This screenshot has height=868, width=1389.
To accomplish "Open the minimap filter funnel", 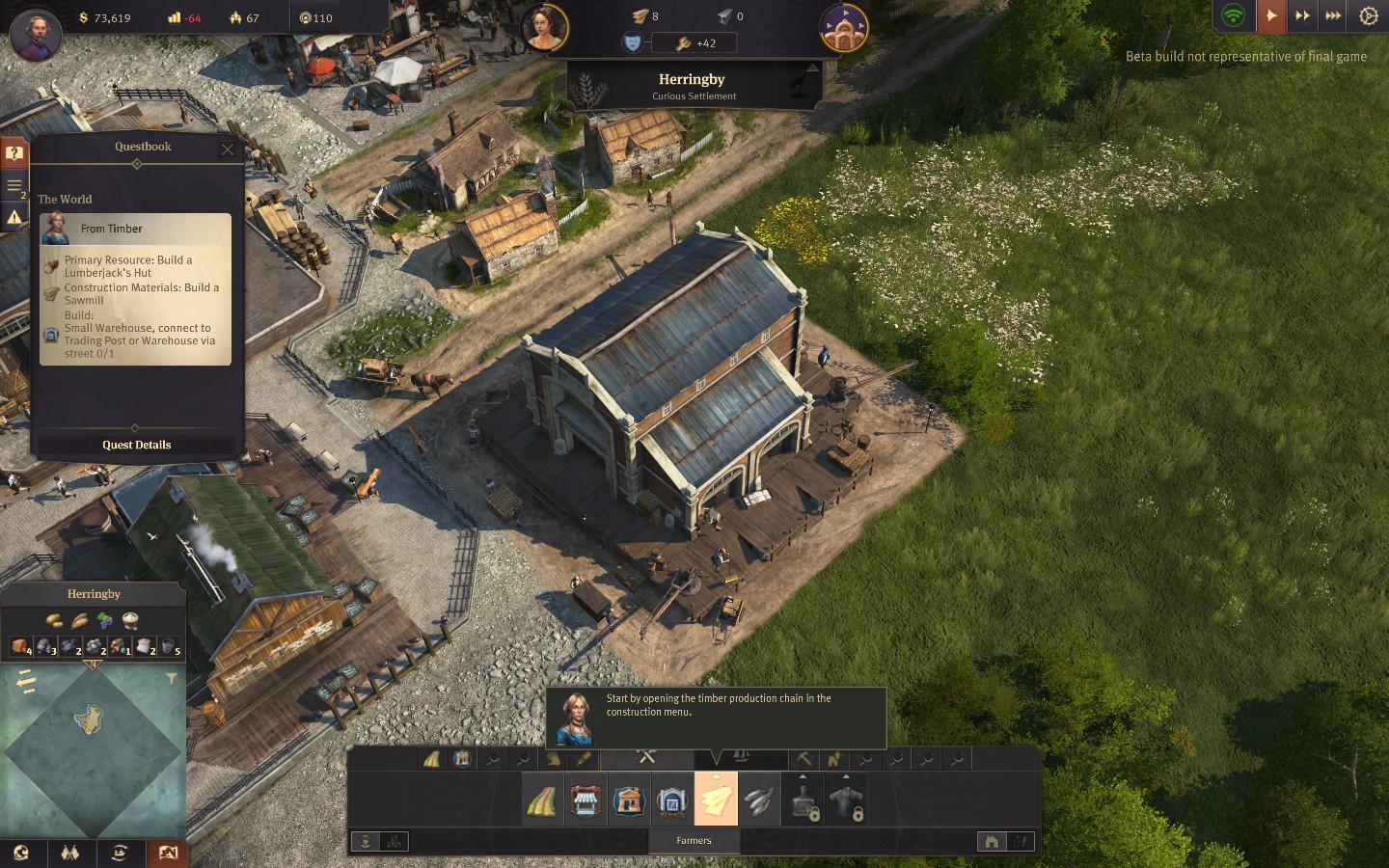I will [x=172, y=679].
